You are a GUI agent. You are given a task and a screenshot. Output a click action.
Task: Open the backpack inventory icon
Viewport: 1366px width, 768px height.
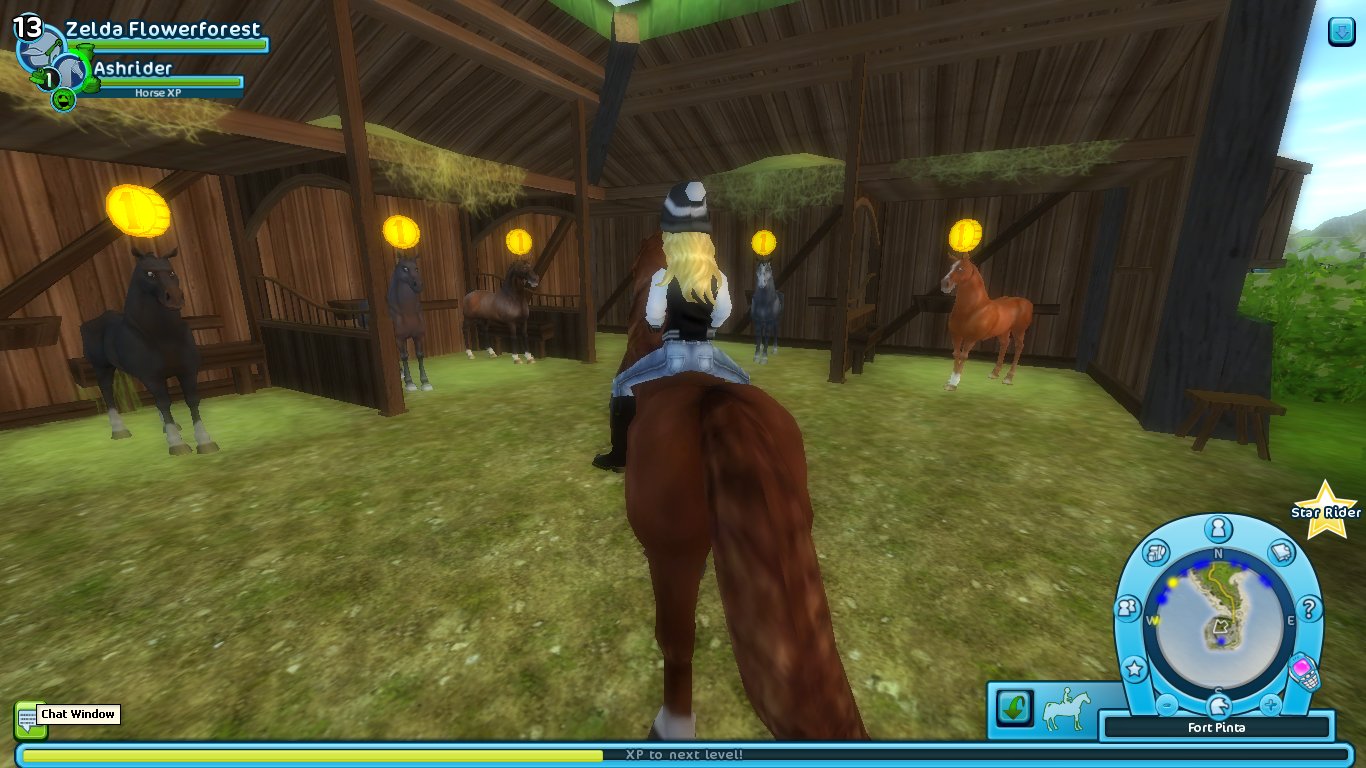[1155, 551]
